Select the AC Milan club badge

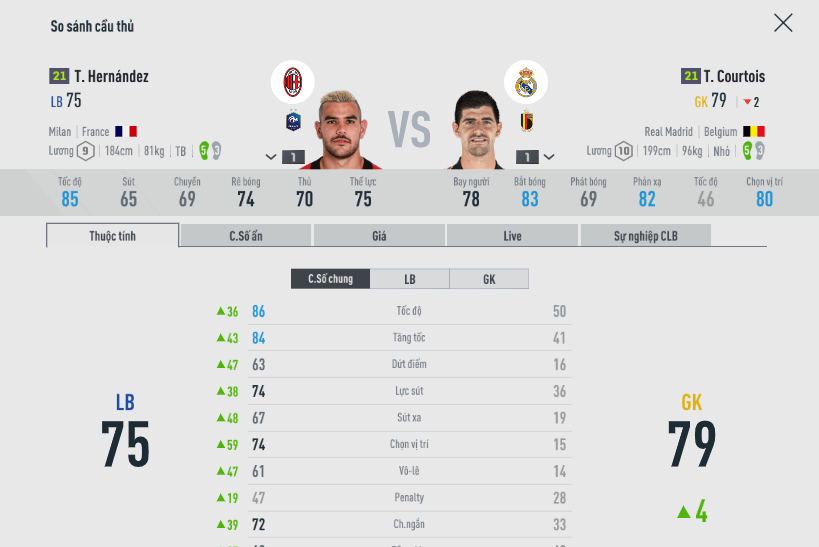293,81
